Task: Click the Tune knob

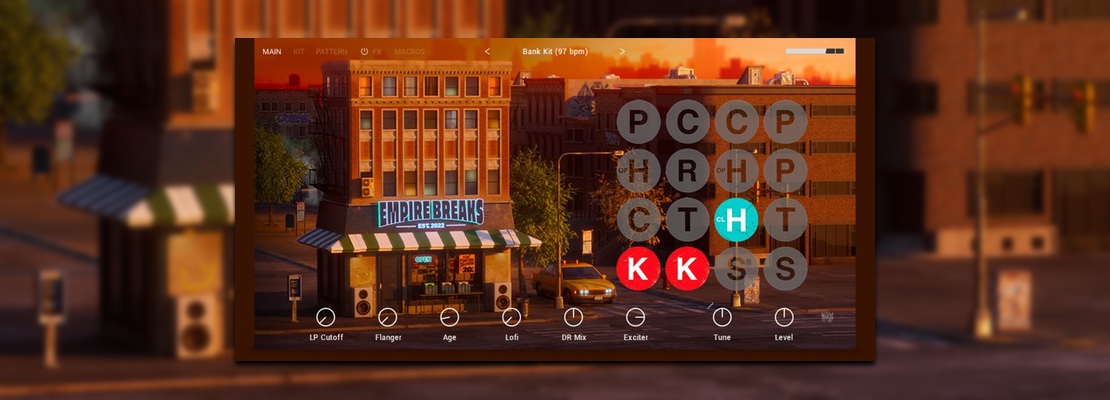Action: pyautogui.click(x=722, y=317)
